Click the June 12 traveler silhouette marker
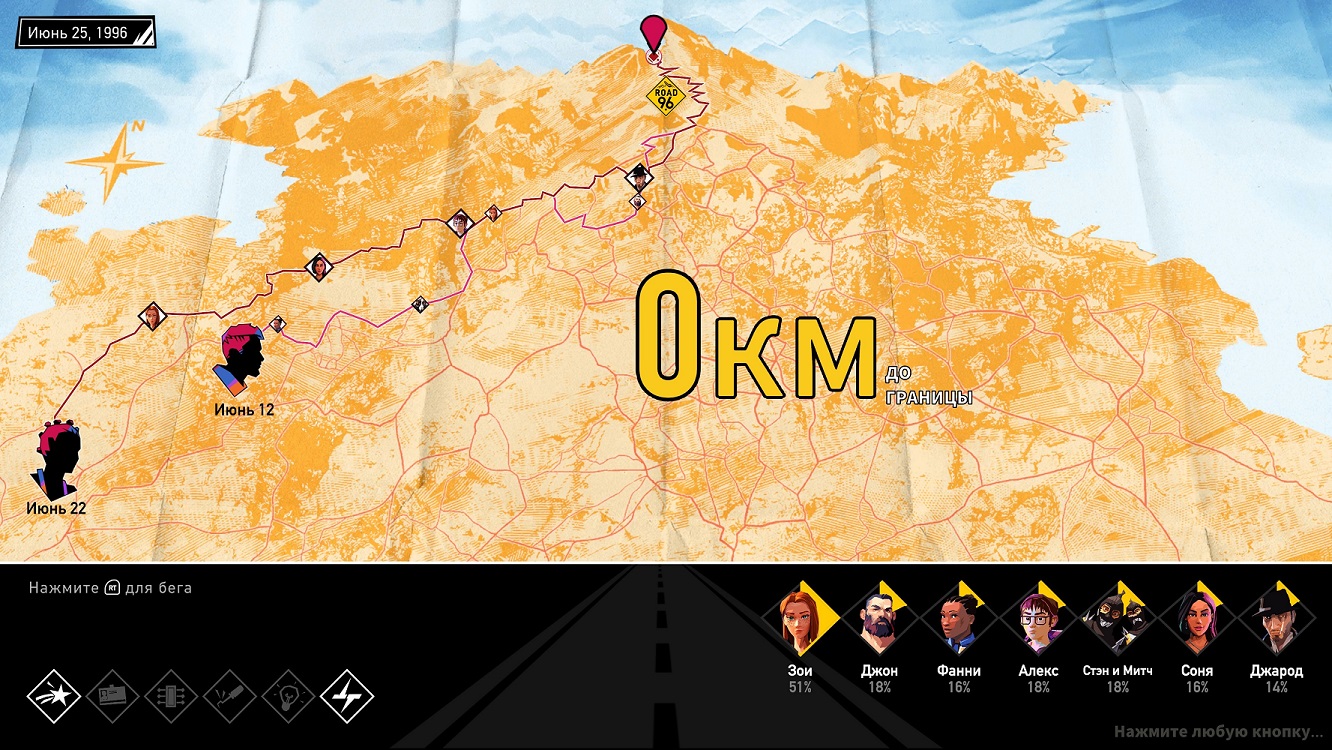Screen dimensions: 1332x750 coord(240,359)
